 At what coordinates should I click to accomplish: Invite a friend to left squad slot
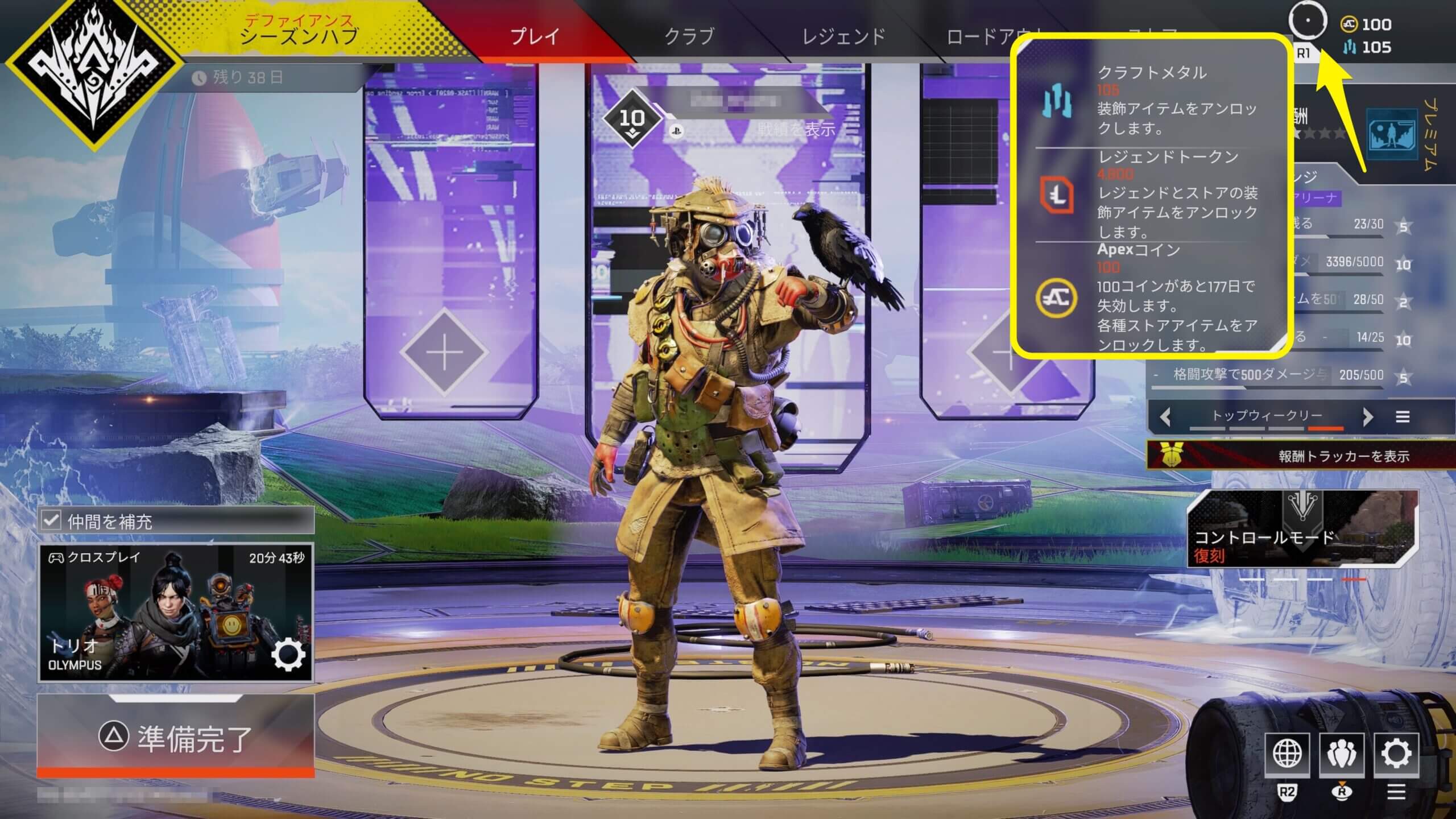click(444, 353)
